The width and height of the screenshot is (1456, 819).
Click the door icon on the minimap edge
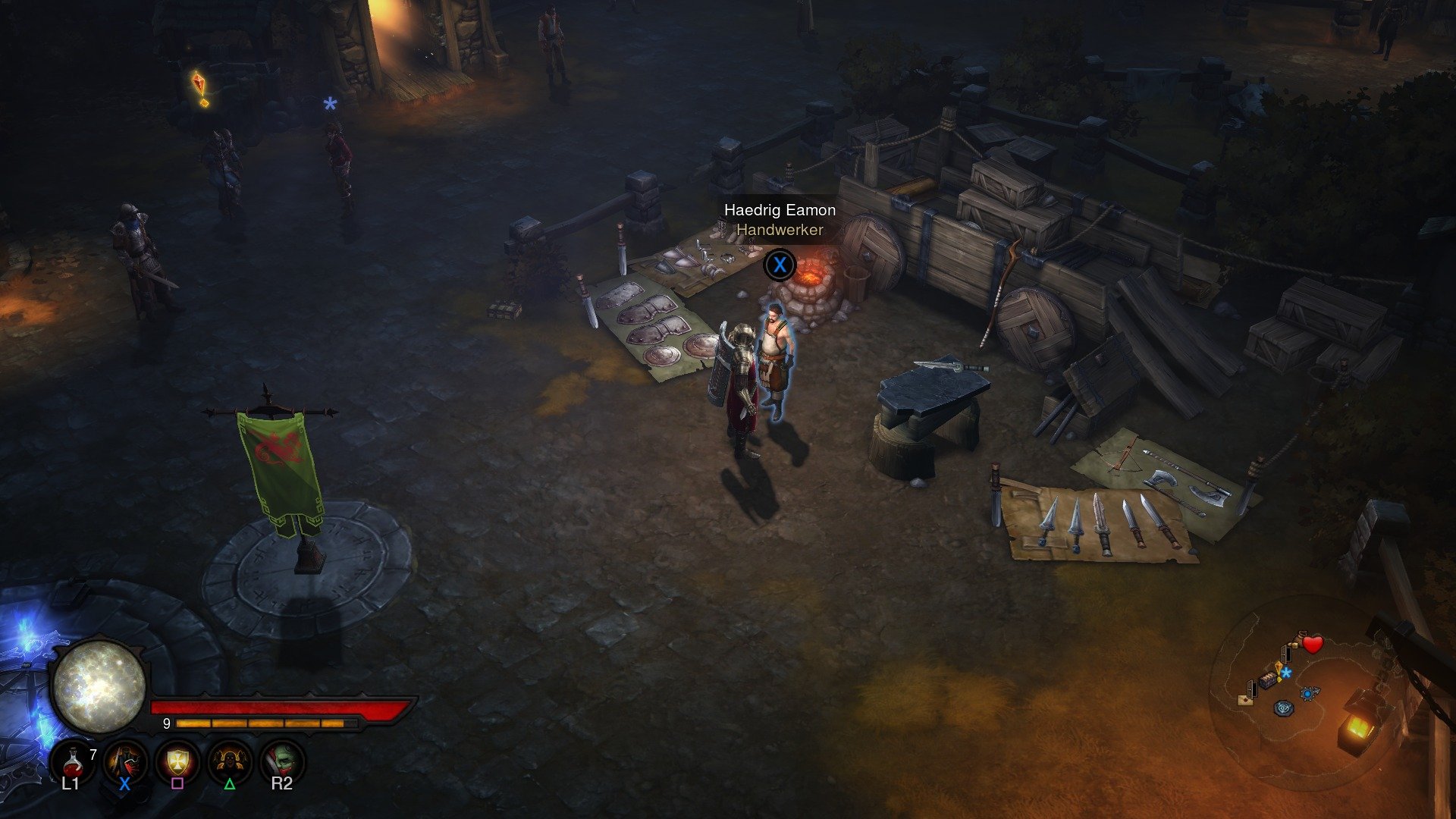tap(1251, 689)
